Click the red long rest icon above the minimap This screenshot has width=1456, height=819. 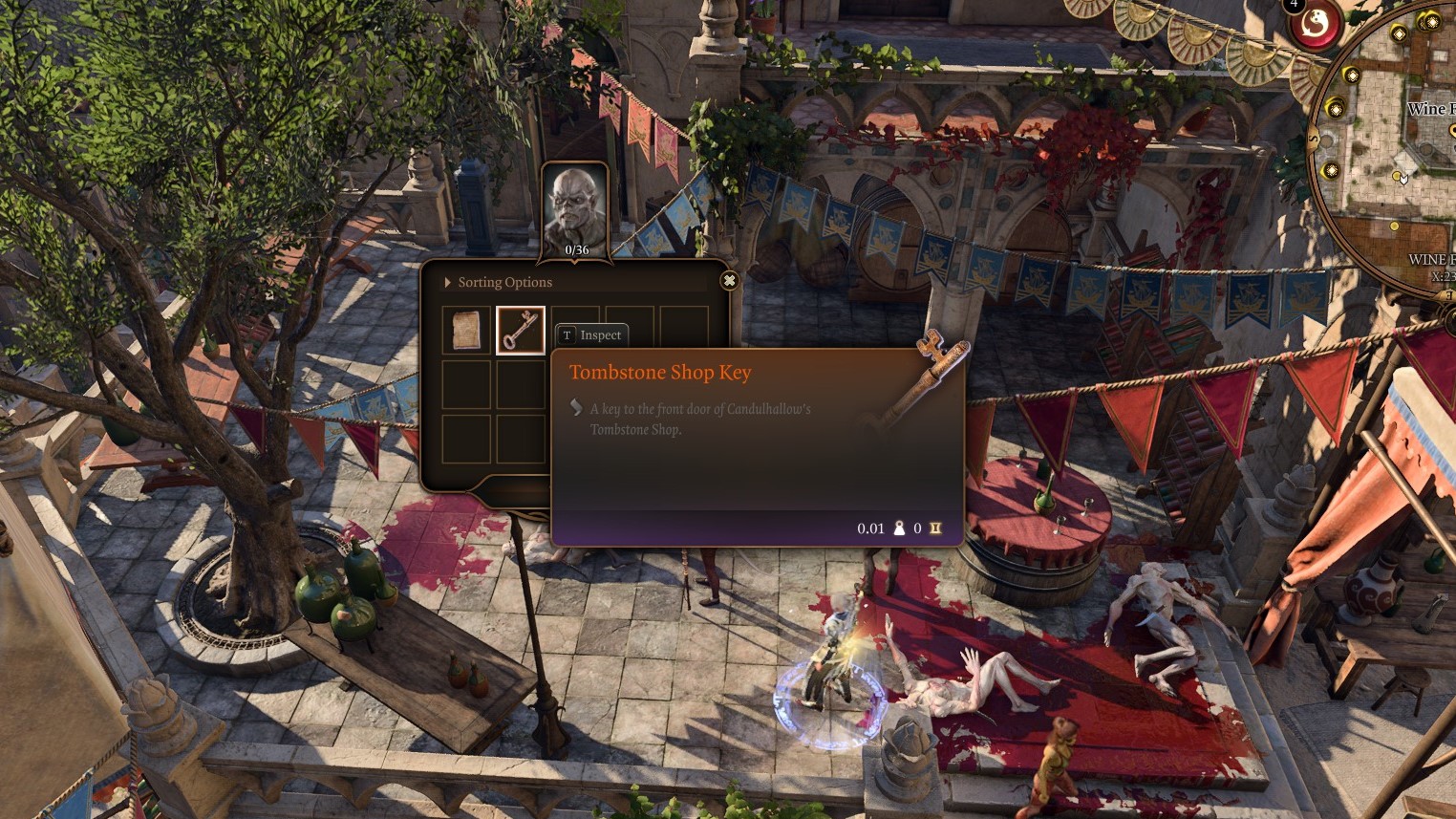(x=1313, y=25)
